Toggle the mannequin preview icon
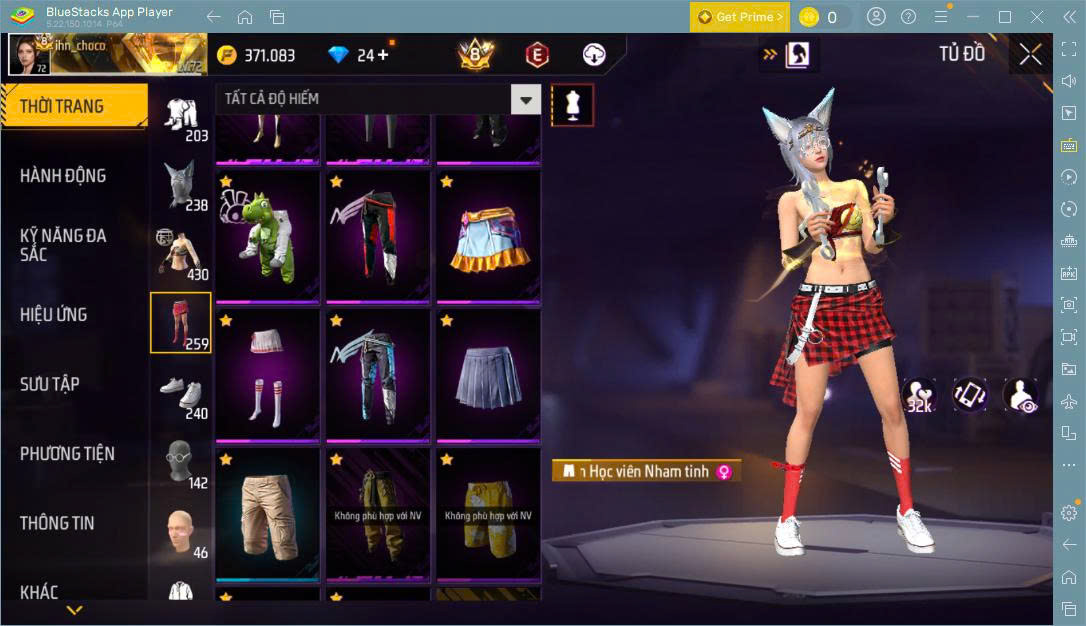This screenshot has width=1086, height=626. pyautogui.click(x=573, y=104)
